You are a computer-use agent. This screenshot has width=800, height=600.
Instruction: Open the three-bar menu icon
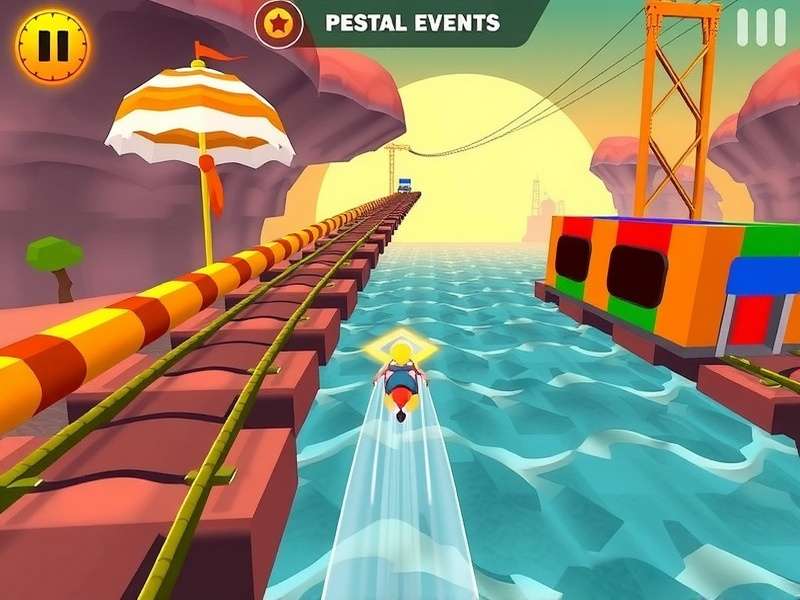(761, 28)
